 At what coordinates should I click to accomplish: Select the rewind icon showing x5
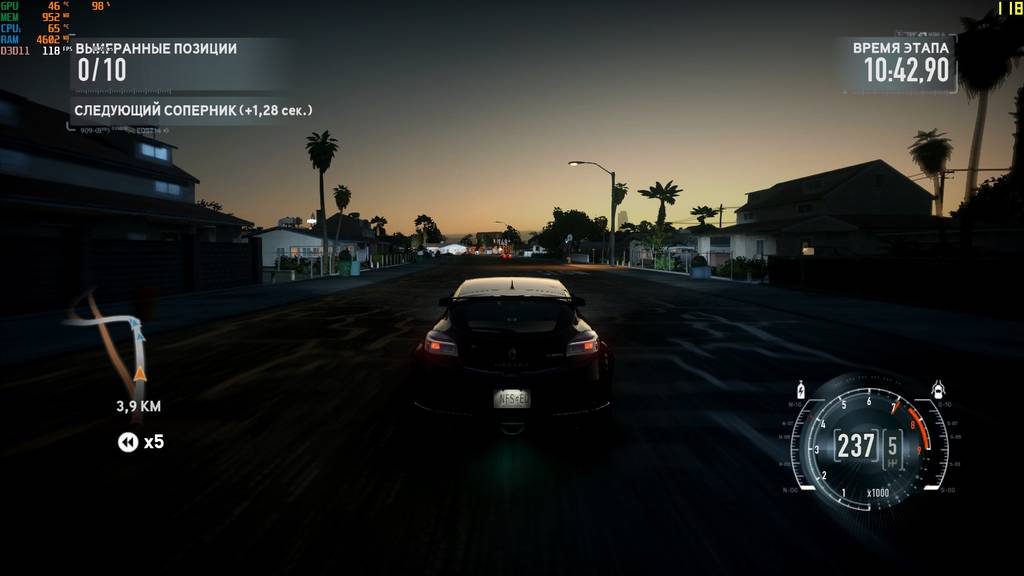tap(128, 442)
